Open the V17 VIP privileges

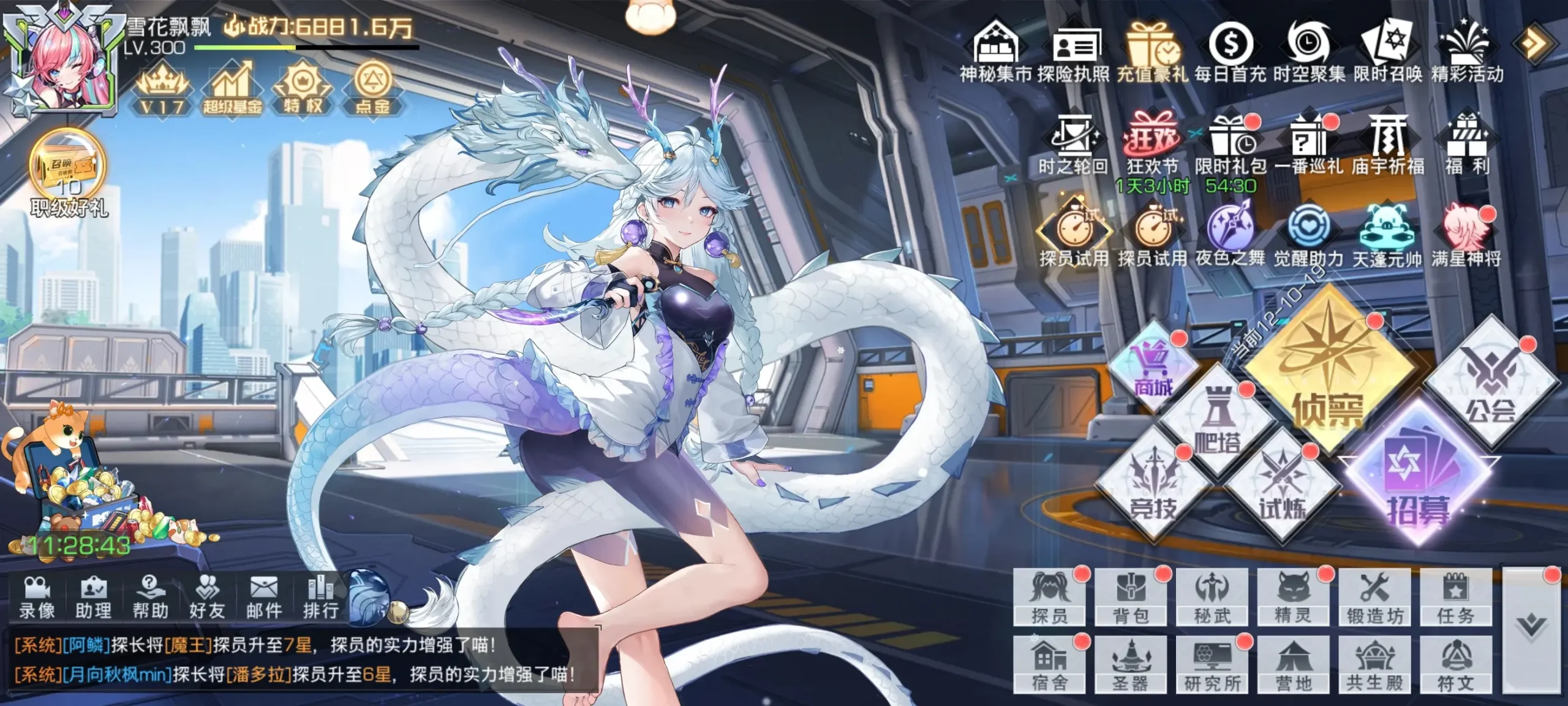coord(160,86)
